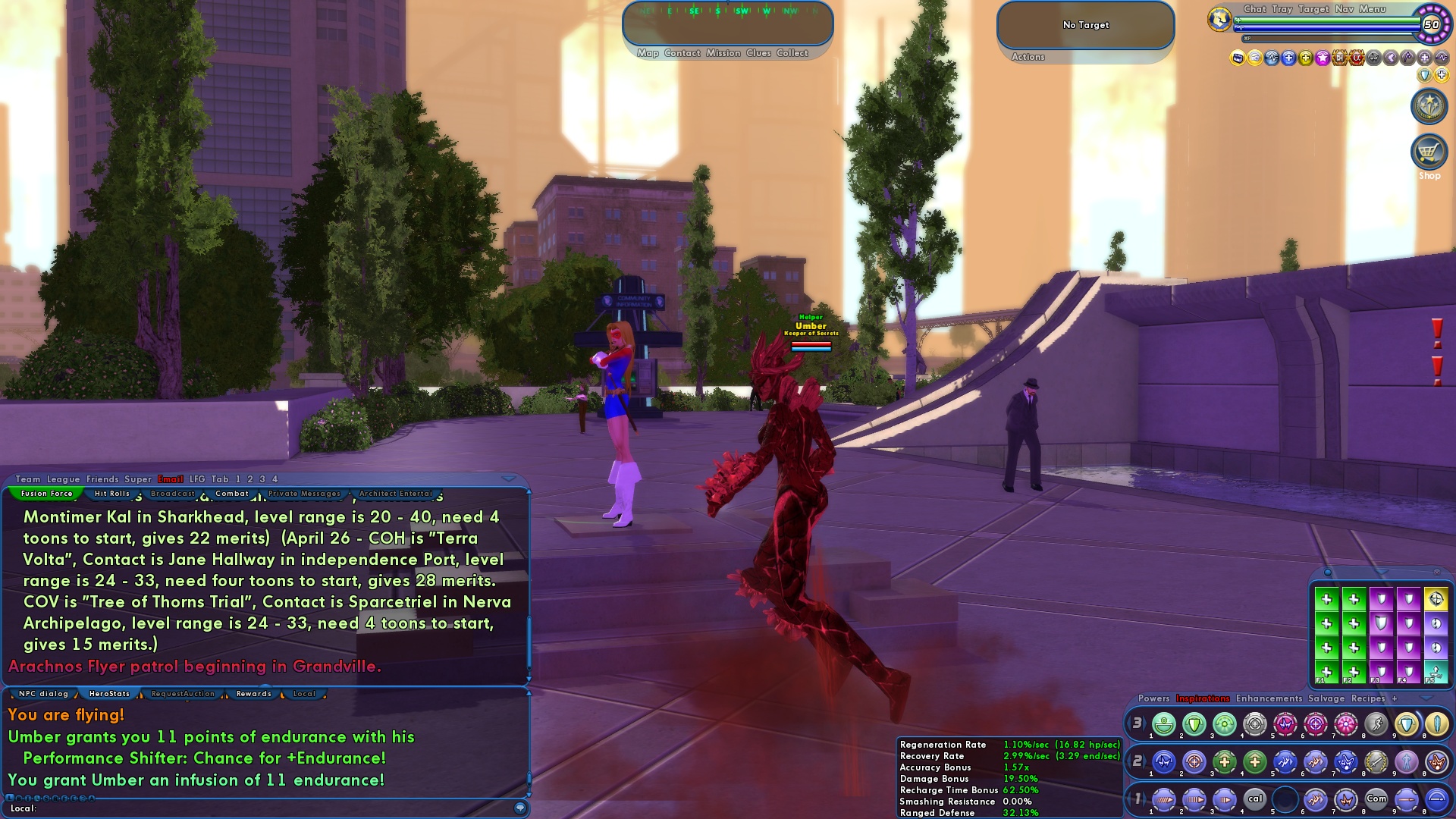The width and height of the screenshot is (1456, 819).
Task: Click the supergroup emblem beside the health bars
Action: [x=1219, y=20]
